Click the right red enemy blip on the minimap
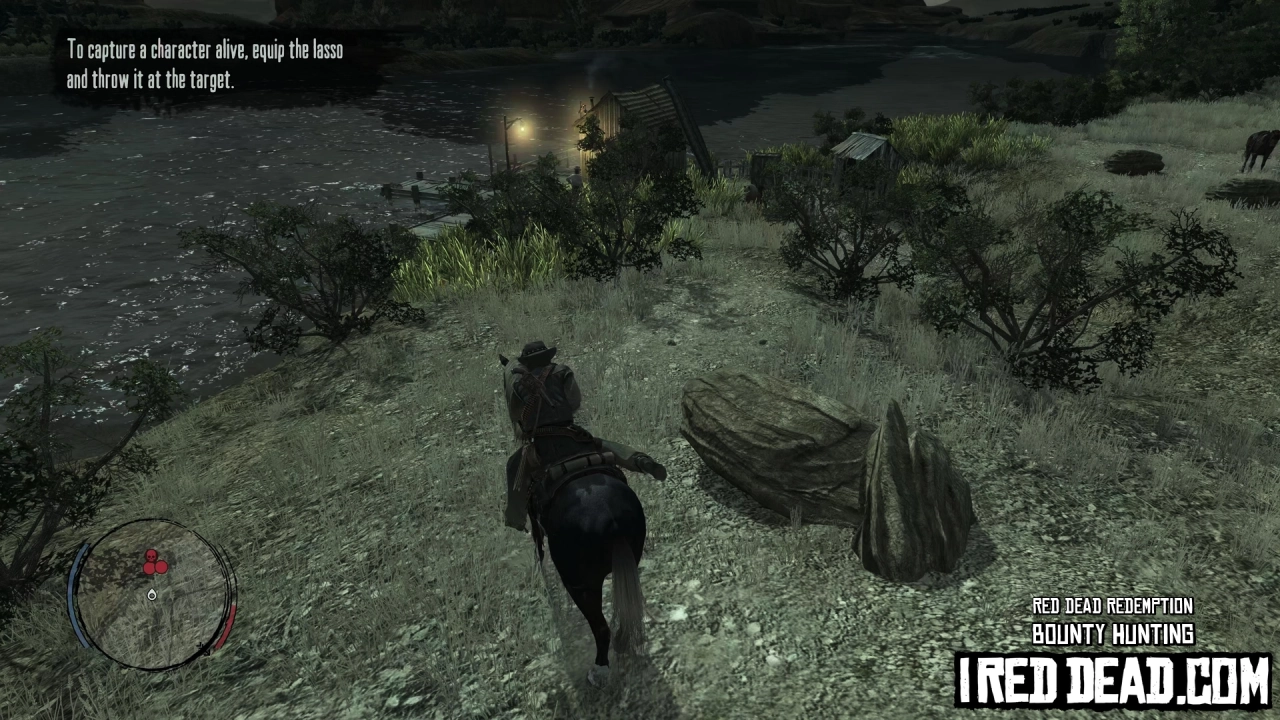Image resolution: width=1280 pixels, height=720 pixels. 162,566
